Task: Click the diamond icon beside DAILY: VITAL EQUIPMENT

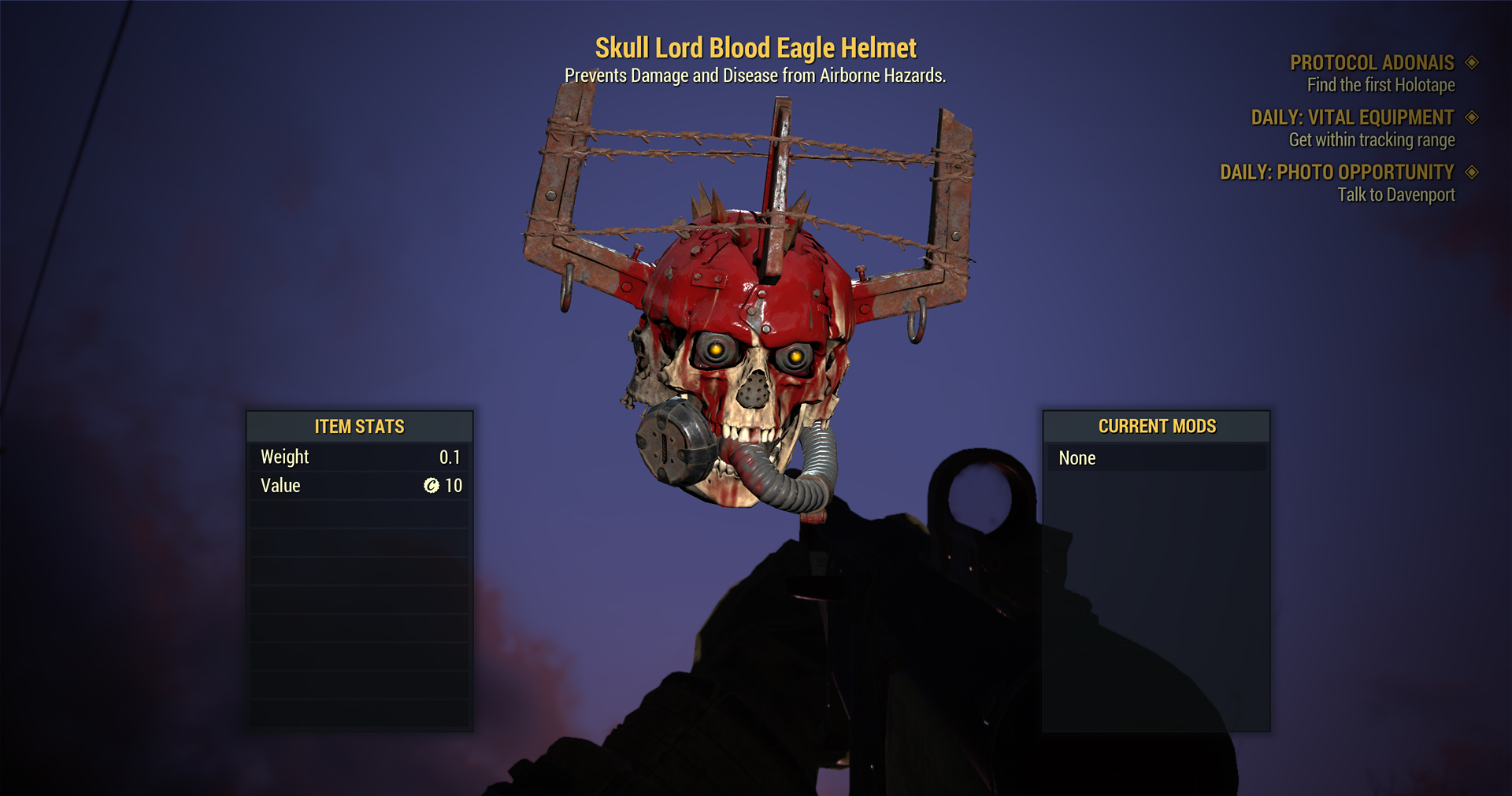Action: (x=1472, y=117)
